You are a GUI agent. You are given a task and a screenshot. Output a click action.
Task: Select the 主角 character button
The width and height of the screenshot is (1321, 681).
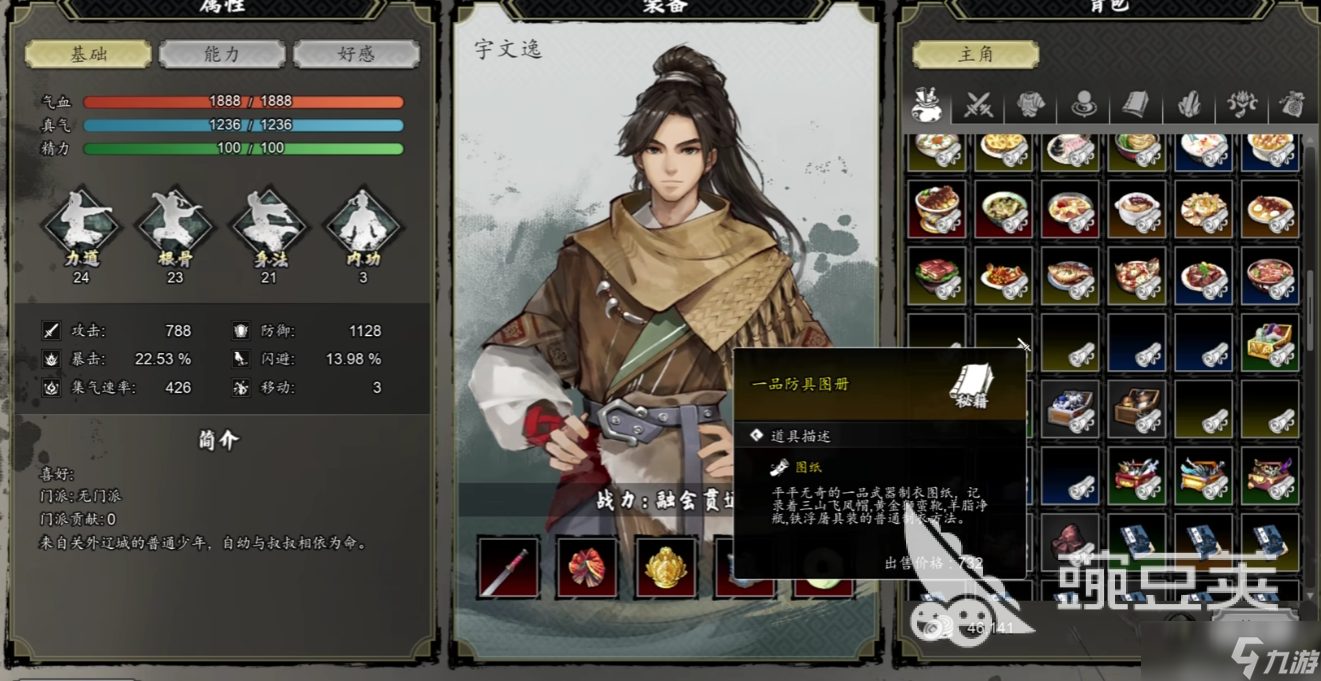click(x=975, y=54)
